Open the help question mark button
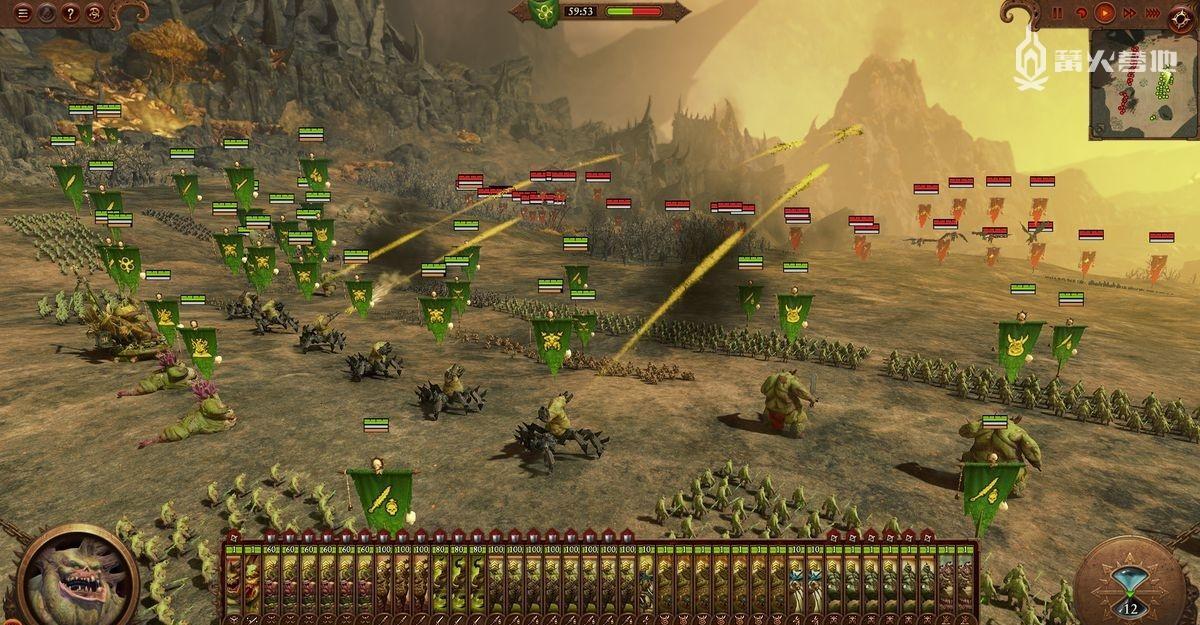The width and height of the screenshot is (1200, 625). pos(70,13)
